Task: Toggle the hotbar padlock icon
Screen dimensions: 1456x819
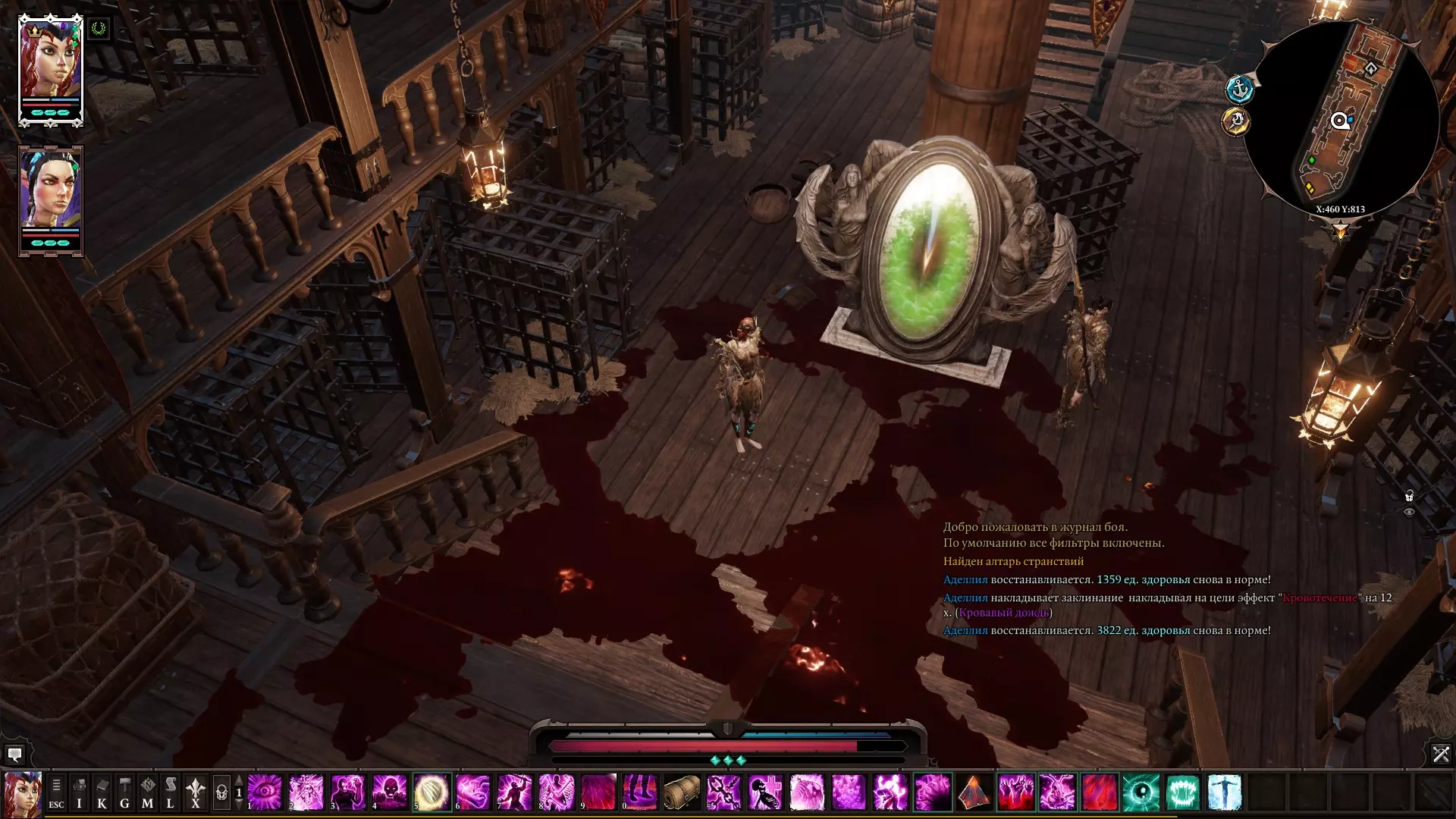Action: tap(221, 793)
